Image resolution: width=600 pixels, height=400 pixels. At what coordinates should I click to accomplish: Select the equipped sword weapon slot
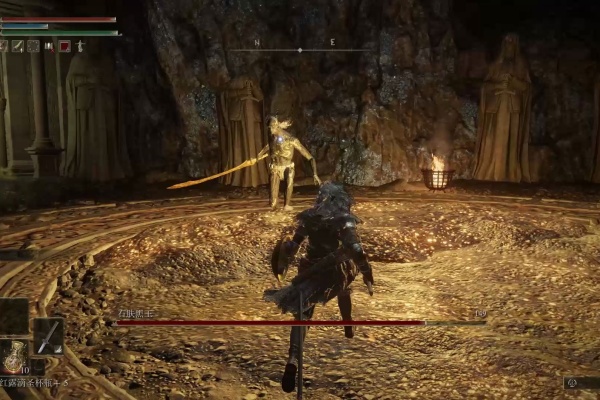click(x=48, y=336)
